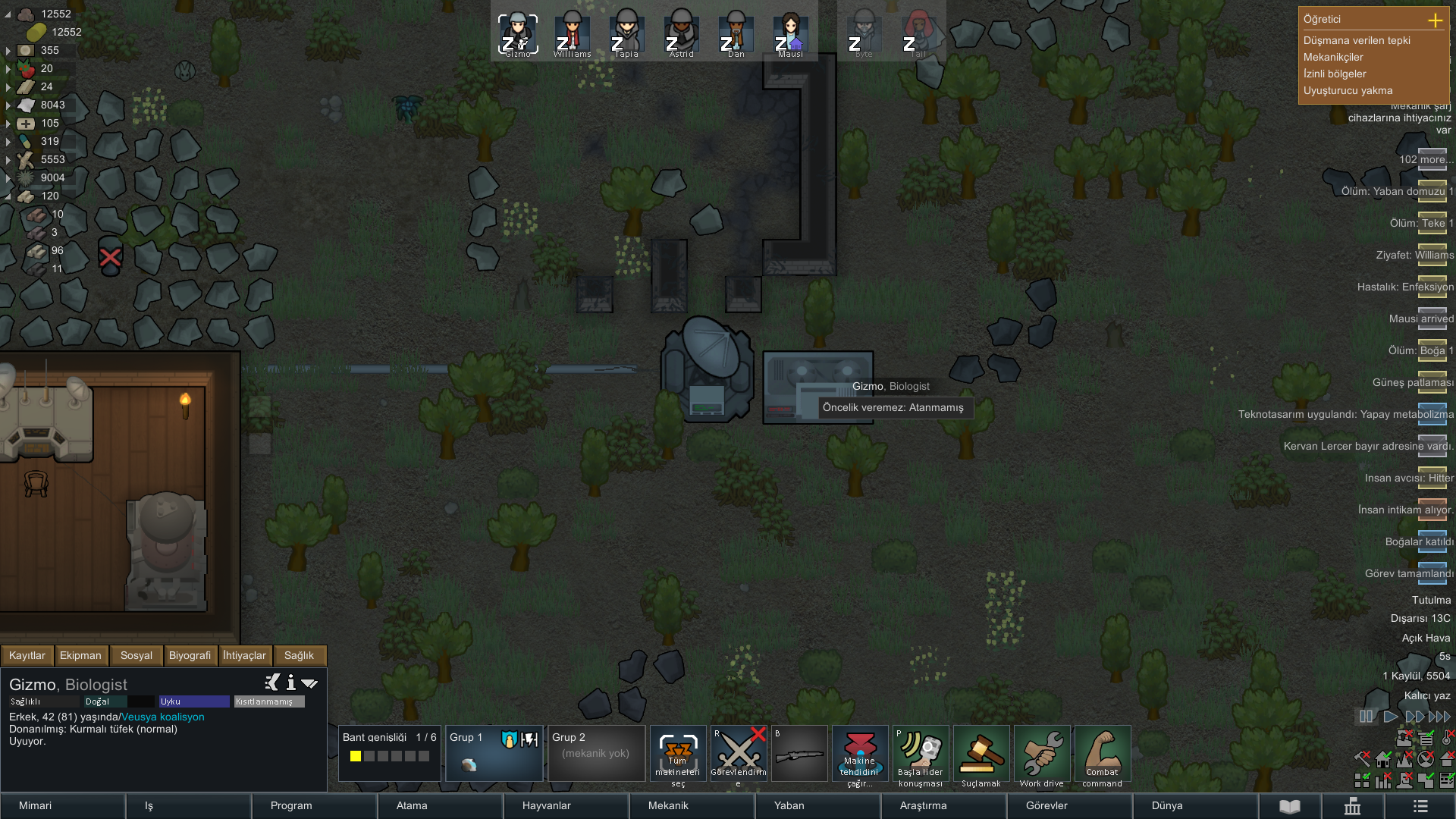Switch to the Dünya world view
1456x819 pixels.
tap(1194, 805)
